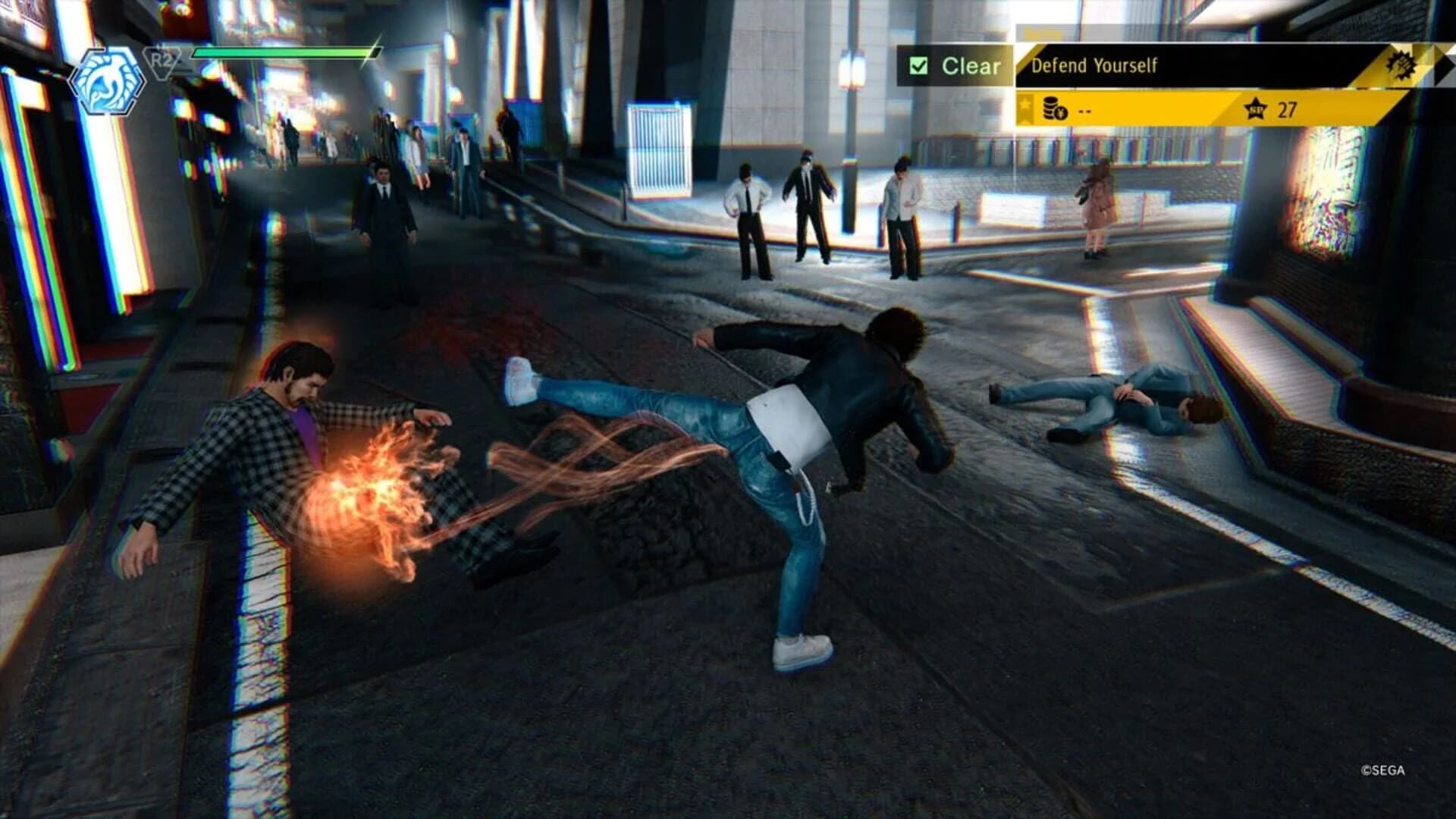Click the SP star icon beside 27

pos(1256,108)
